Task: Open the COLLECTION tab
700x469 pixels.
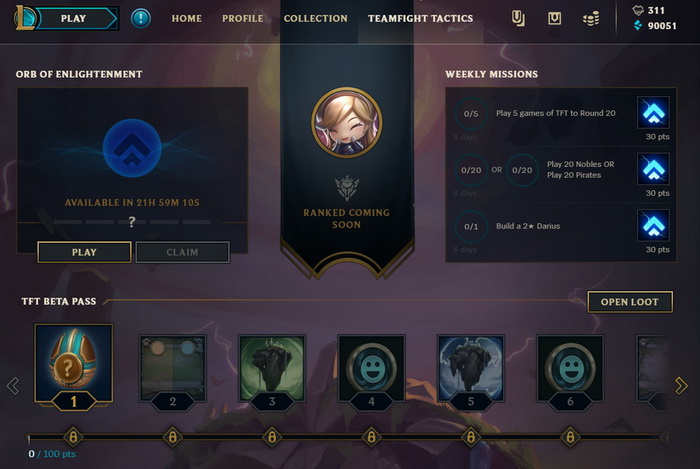Action: click(x=316, y=18)
